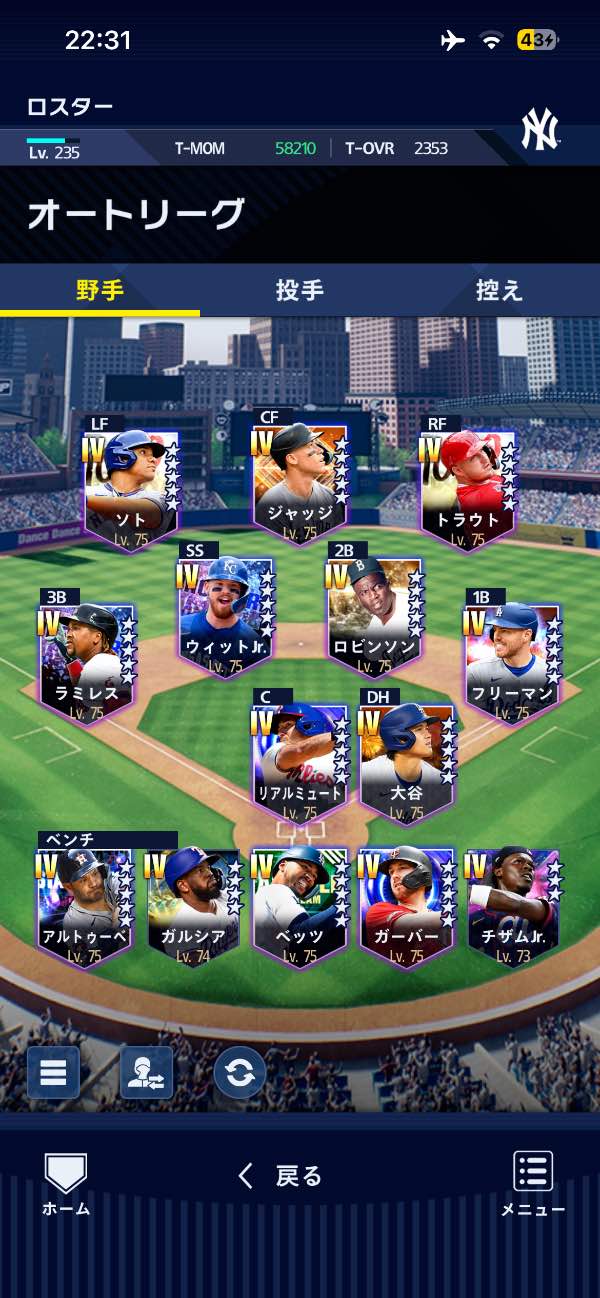Switch to the 投手 tab

click(x=299, y=291)
